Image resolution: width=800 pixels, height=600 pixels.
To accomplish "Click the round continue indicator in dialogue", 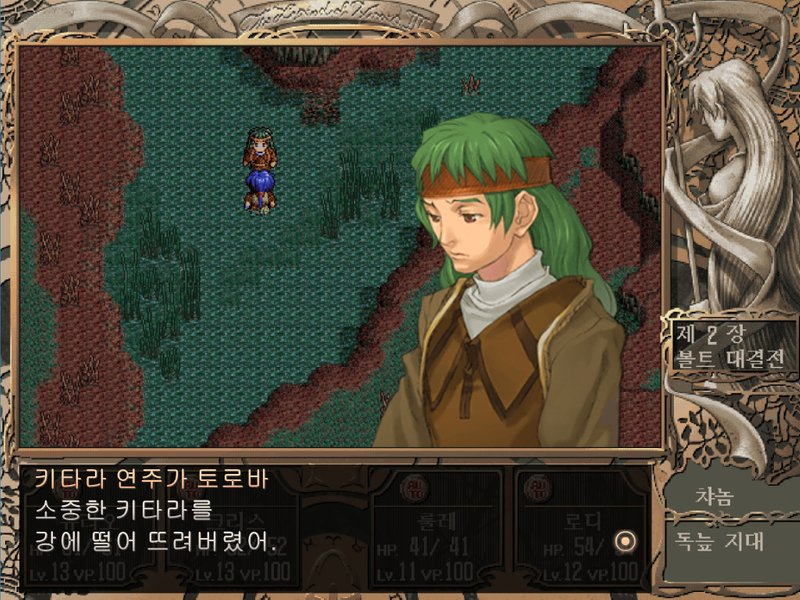I will pos(626,541).
